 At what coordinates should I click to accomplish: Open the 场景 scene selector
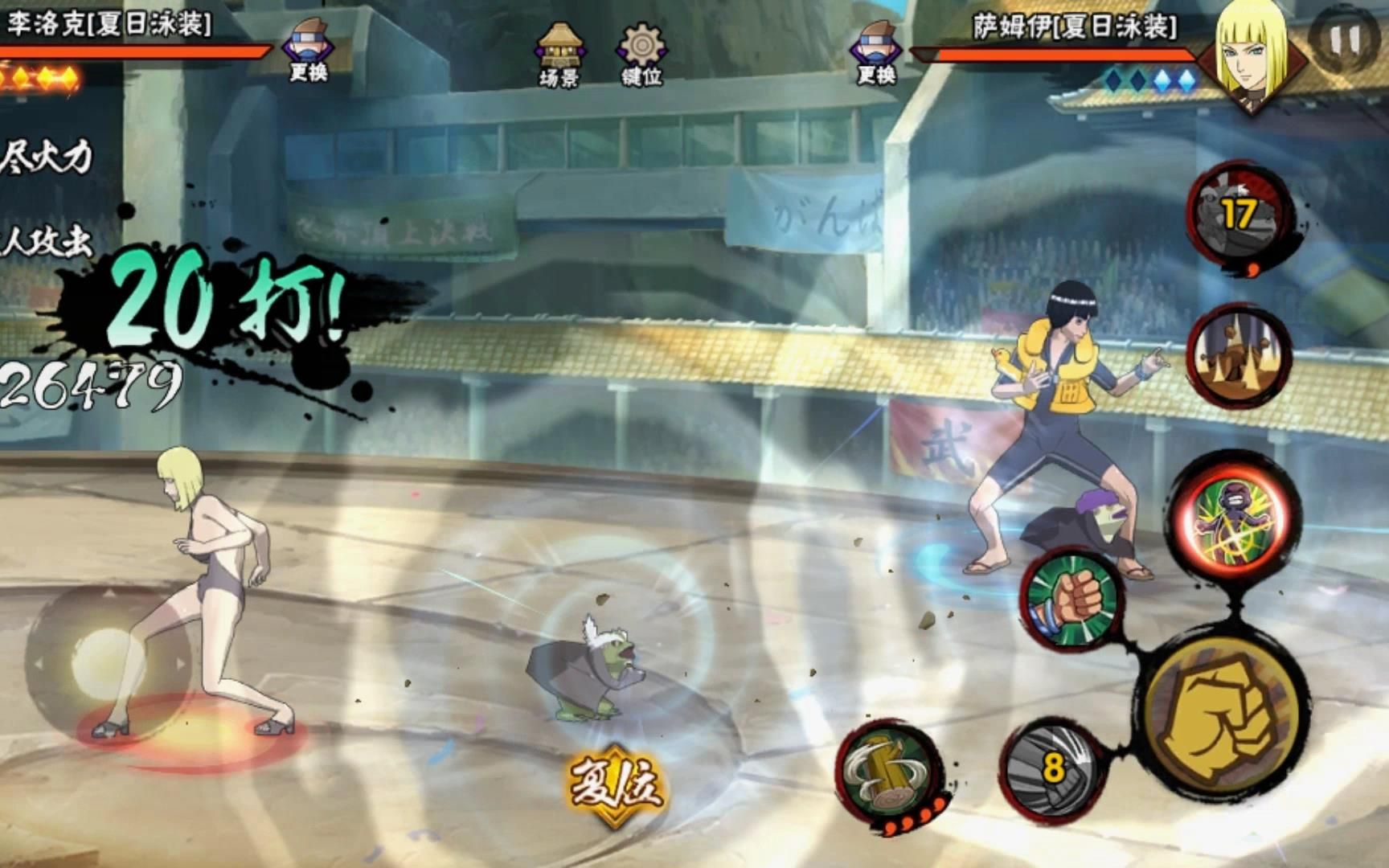pos(559,51)
